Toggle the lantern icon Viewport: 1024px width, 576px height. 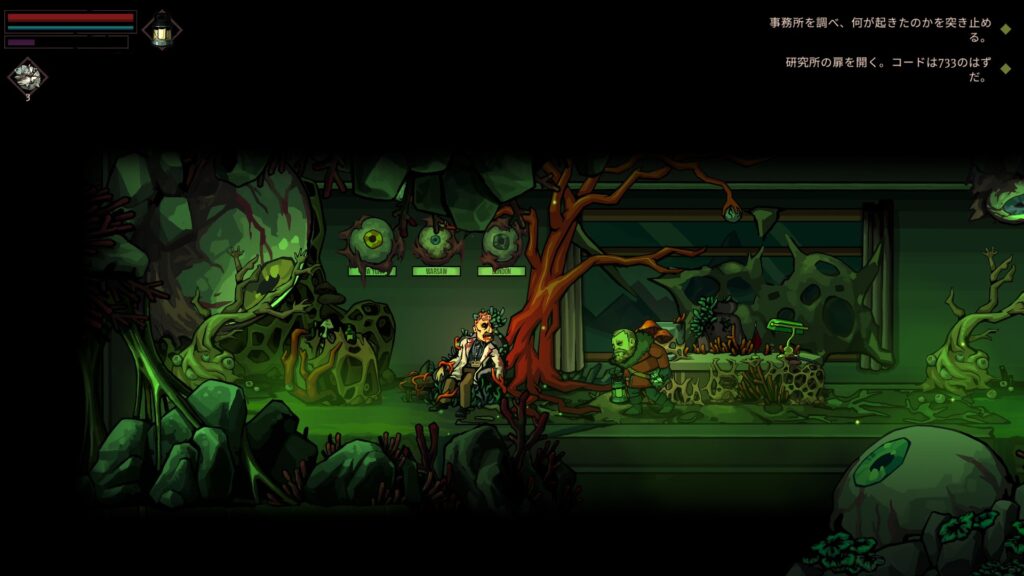click(162, 30)
